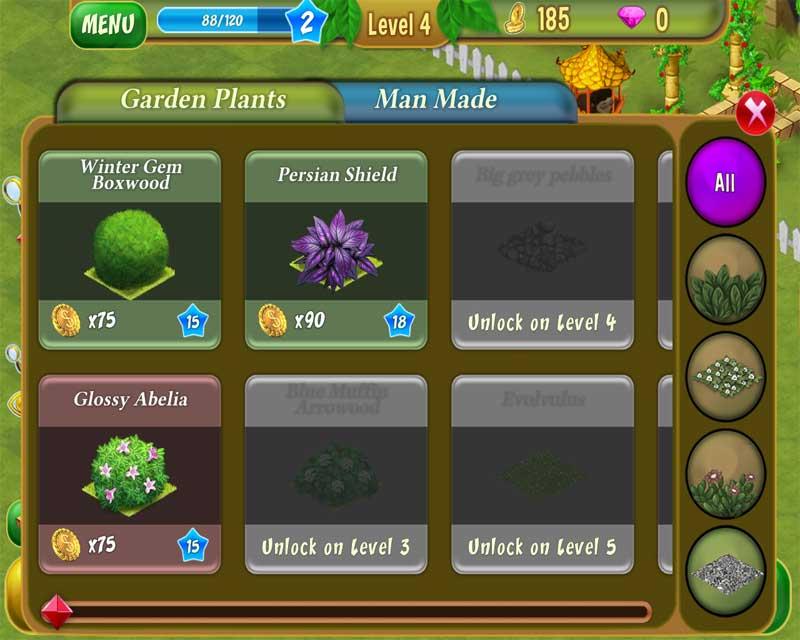Filter by green leafy plants category
This screenshot has height=640, width=800.
coord(725,280)
